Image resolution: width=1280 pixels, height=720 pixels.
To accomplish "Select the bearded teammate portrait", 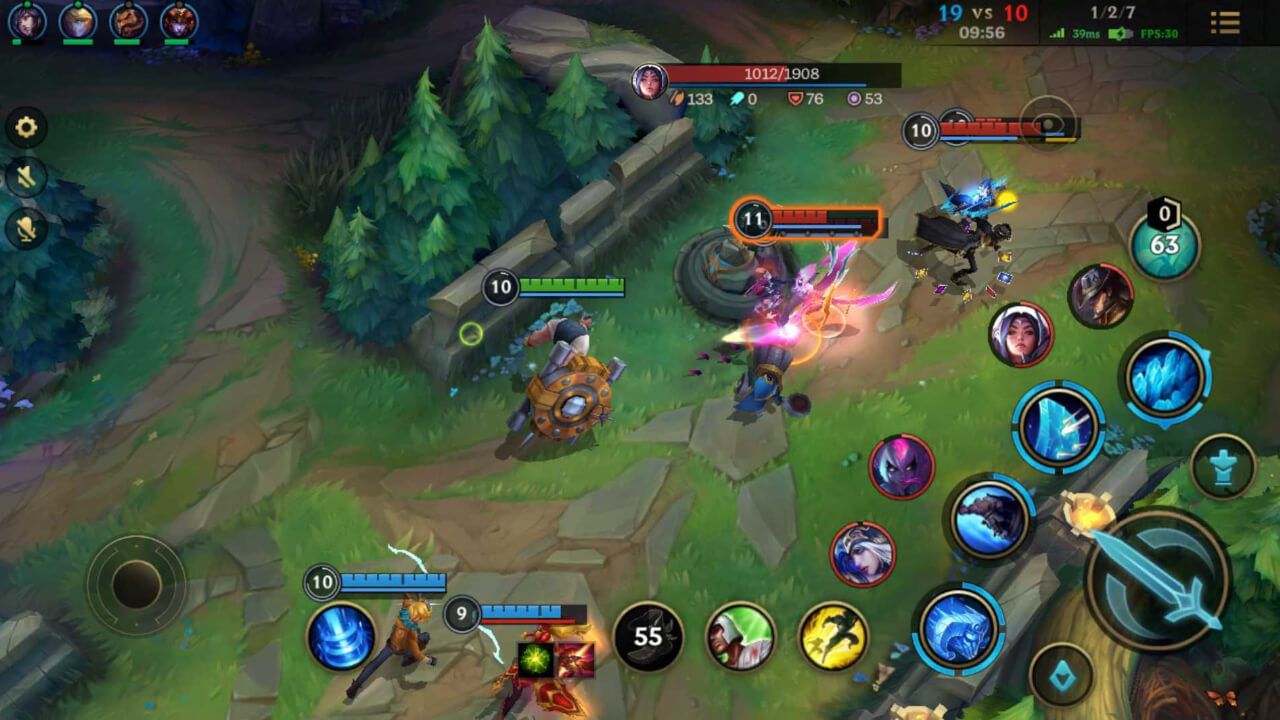I will [128, 20].
